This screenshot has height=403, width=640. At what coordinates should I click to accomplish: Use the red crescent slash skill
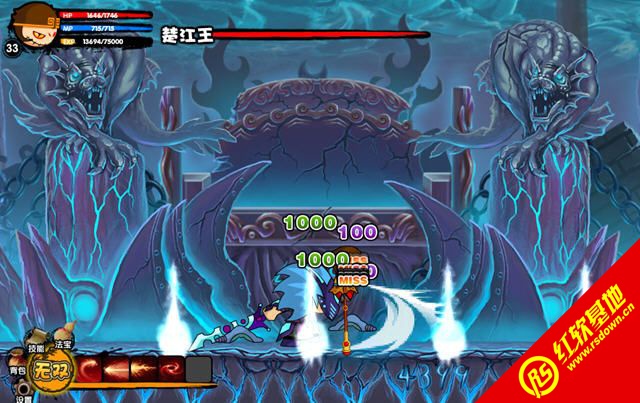coord(91,370)
